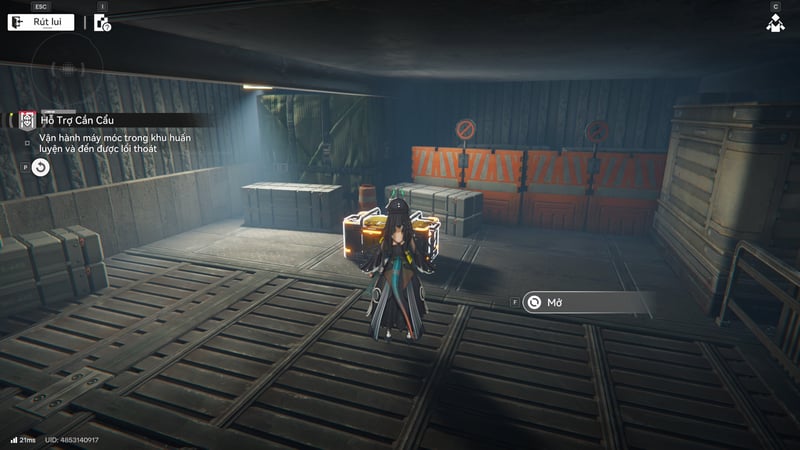The image size is (800, 450).
Task: Click the Rút lui exit button
Action: tap(41, 22)
